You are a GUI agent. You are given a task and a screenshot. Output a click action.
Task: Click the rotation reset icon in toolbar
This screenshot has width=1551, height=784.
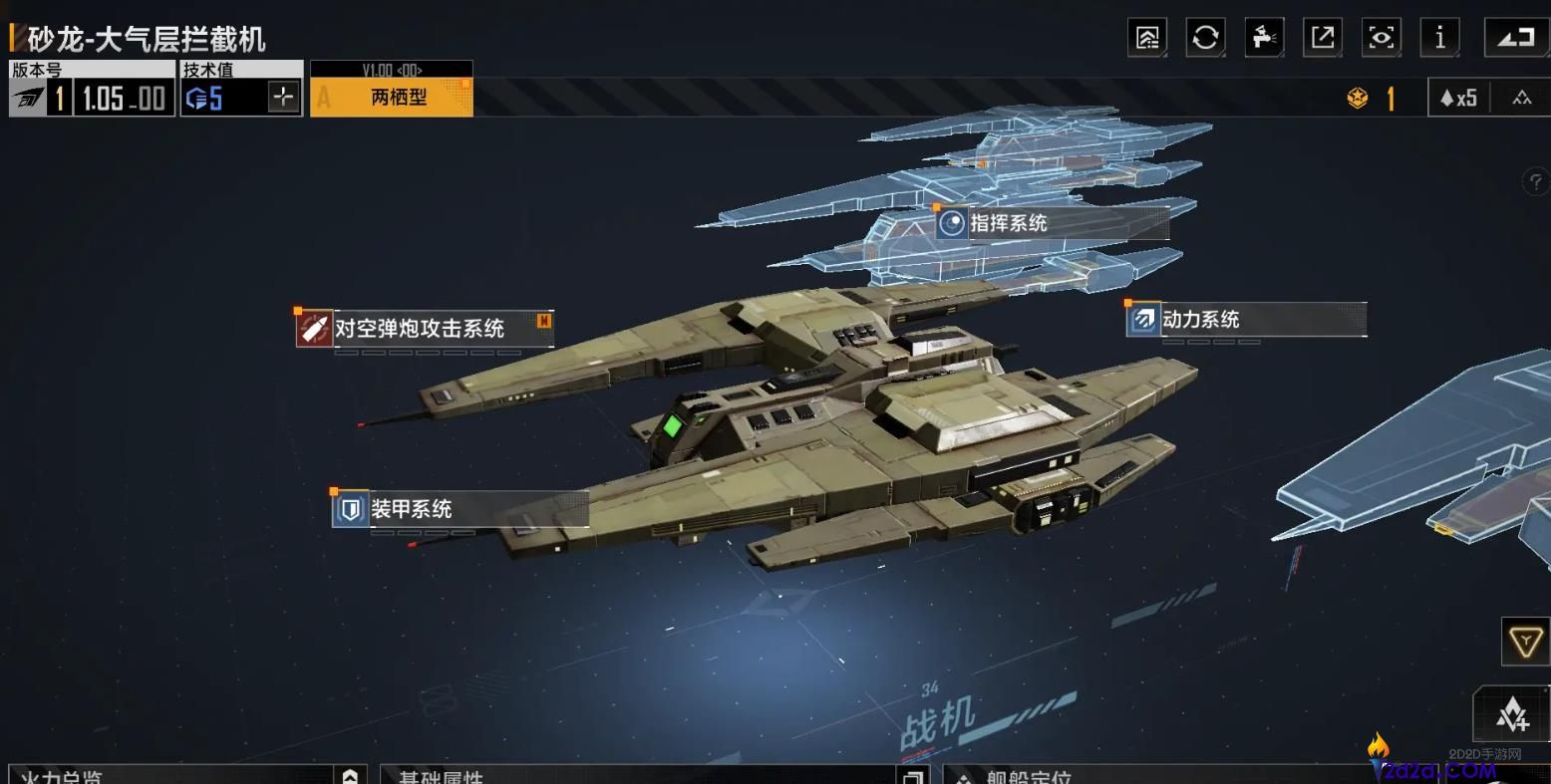coord(1205,38)
